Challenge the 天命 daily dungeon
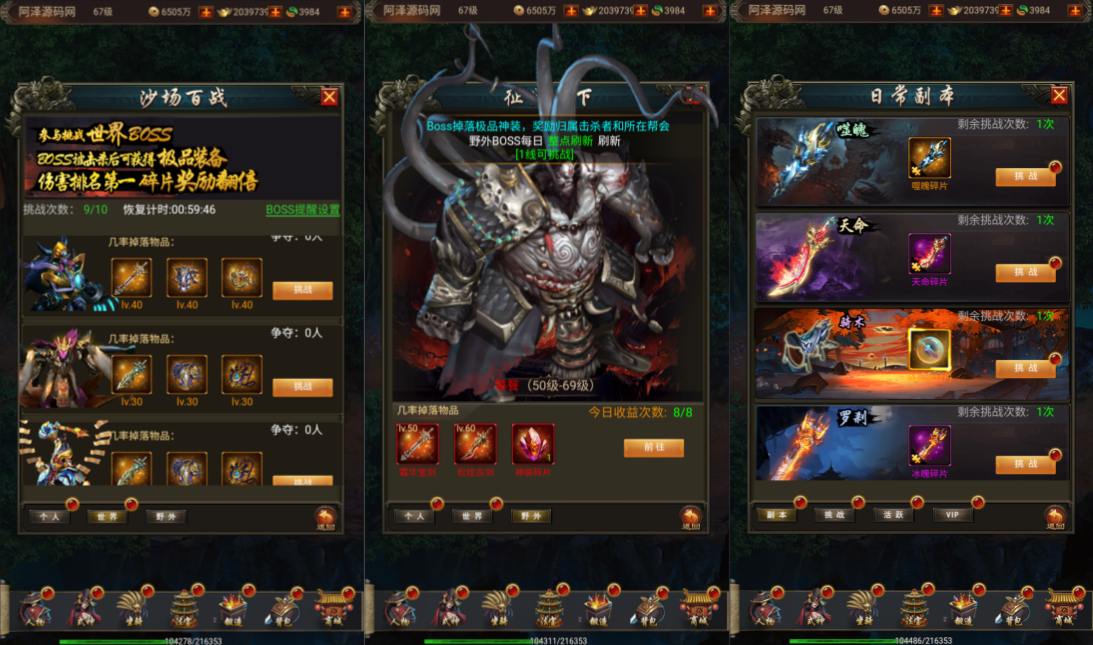Screen dimensions: 1093x645 (1025, 273)
